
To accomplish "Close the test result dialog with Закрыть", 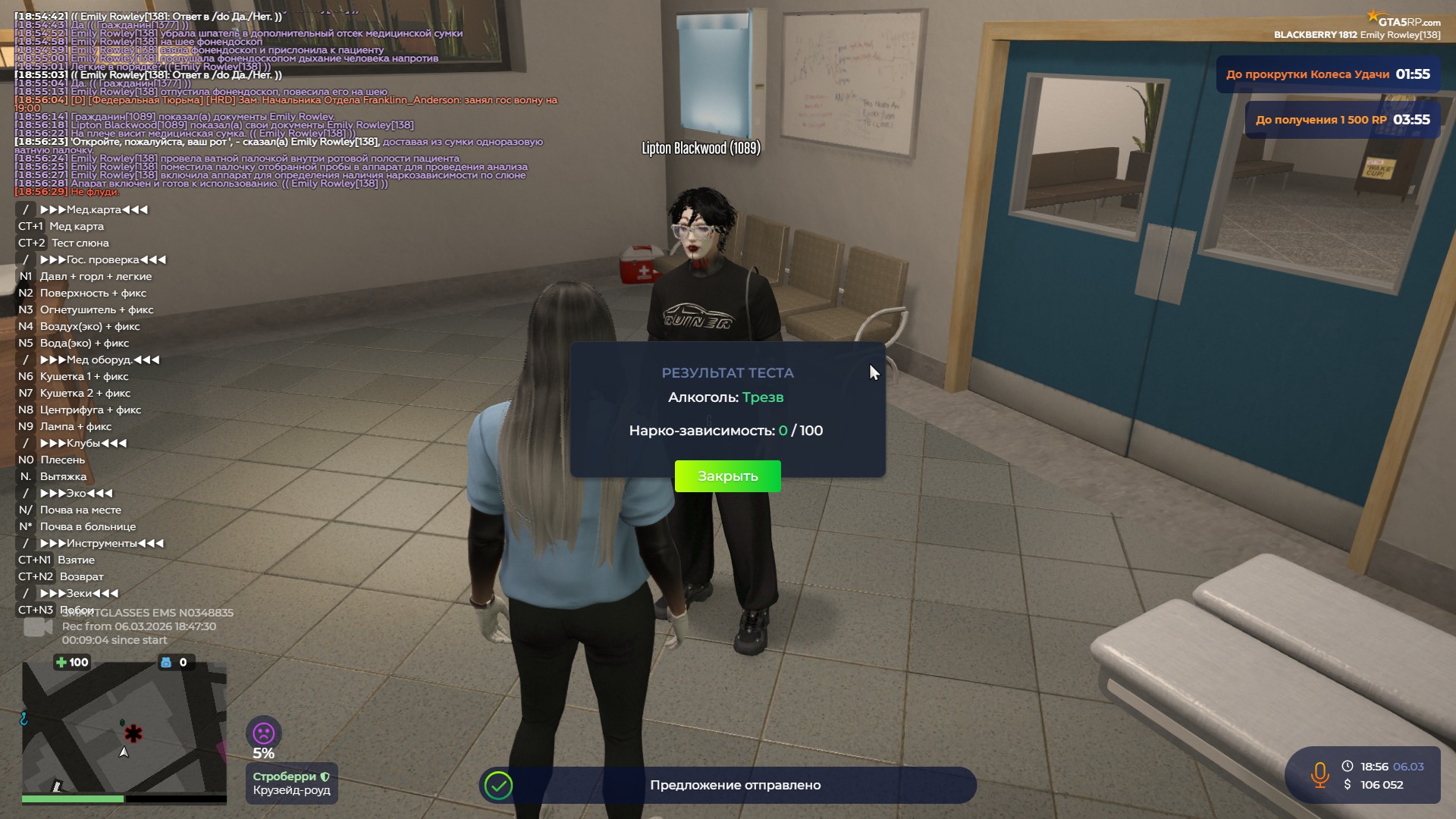I will click(727, 476).
